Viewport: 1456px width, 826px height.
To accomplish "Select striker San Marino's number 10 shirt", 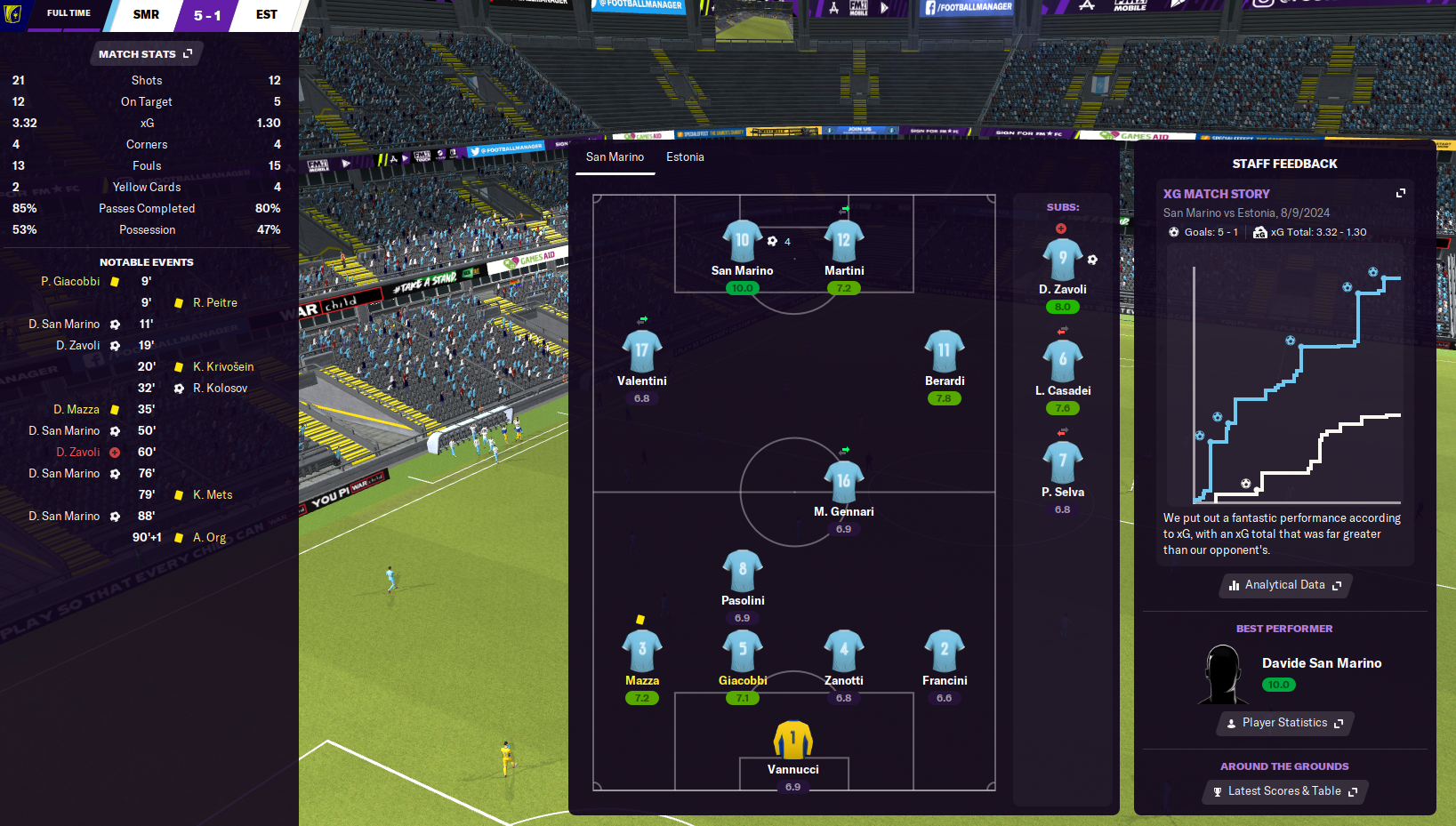I will pos(742,241).
